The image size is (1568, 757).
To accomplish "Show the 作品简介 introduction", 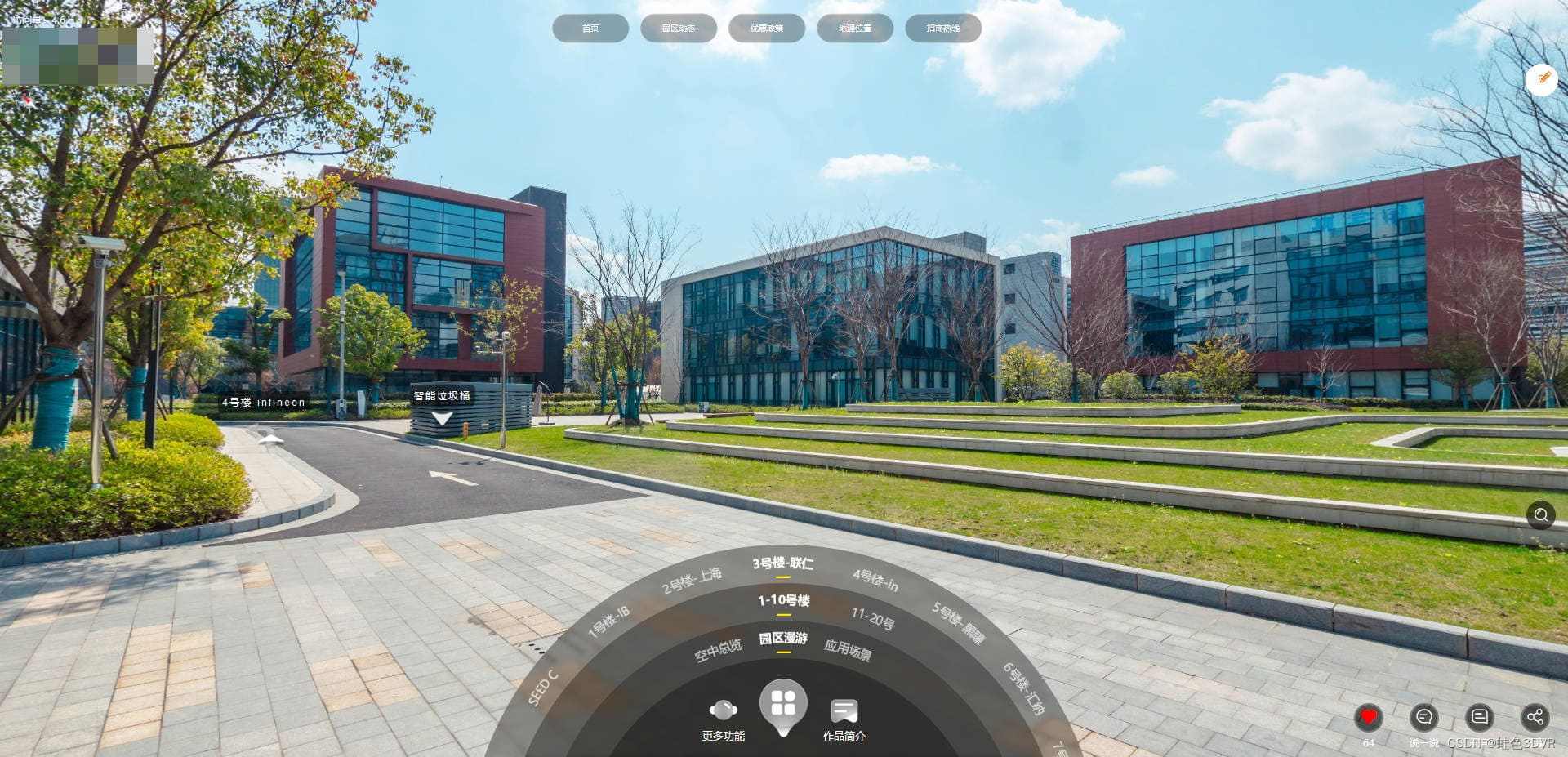I will coord(844,719).
